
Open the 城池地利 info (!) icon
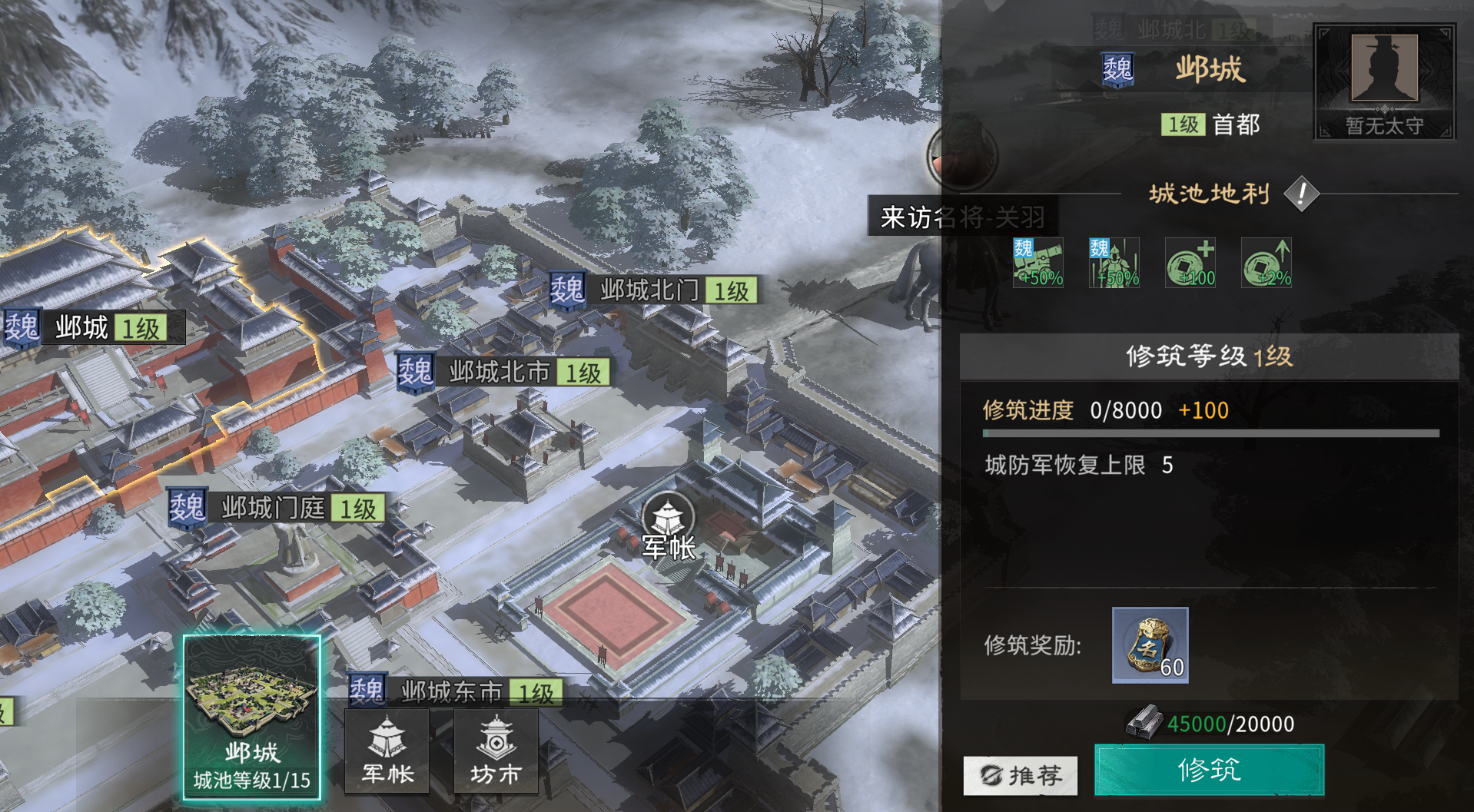coord(1300,194)
